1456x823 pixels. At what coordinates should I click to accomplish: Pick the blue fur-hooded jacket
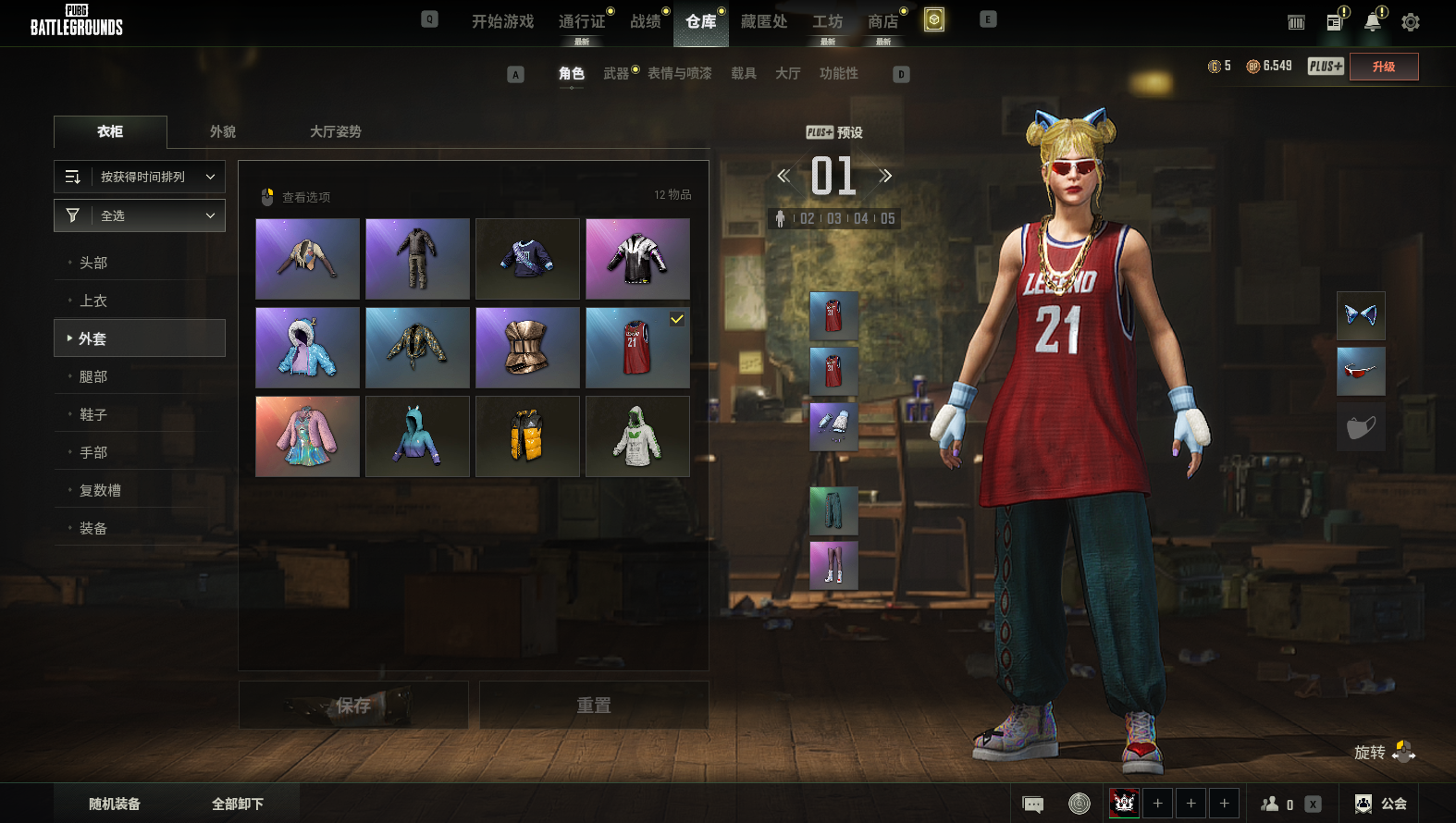point(307,348)
